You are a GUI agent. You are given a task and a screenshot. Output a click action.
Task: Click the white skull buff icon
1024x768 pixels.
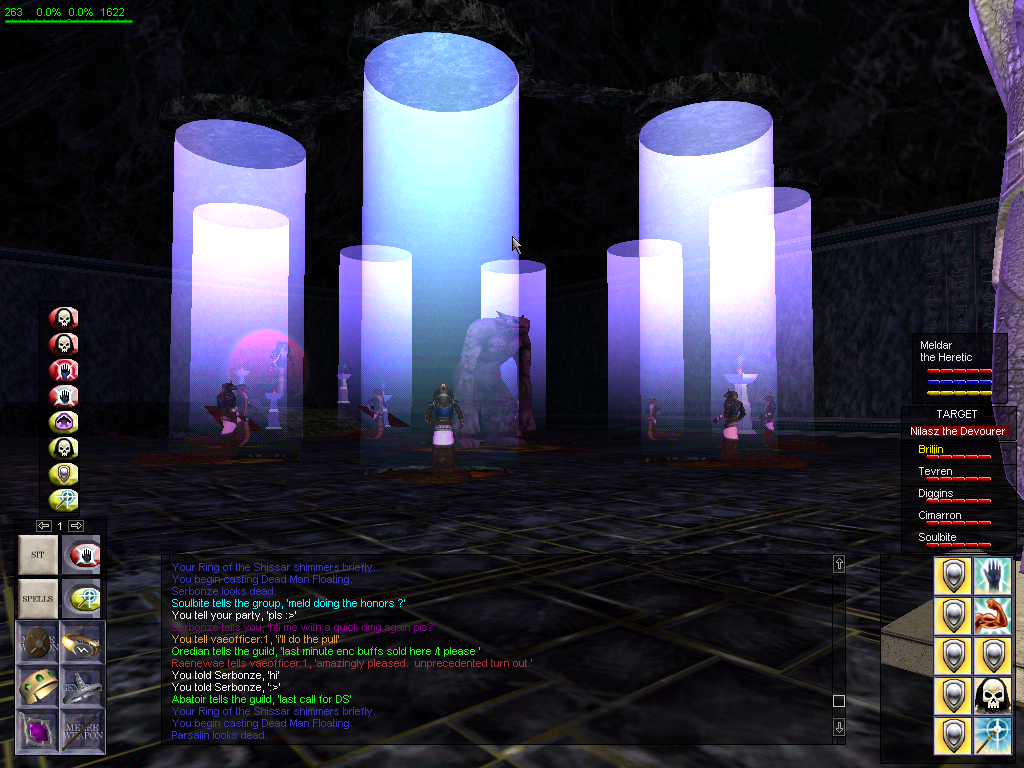click(992, 696)
